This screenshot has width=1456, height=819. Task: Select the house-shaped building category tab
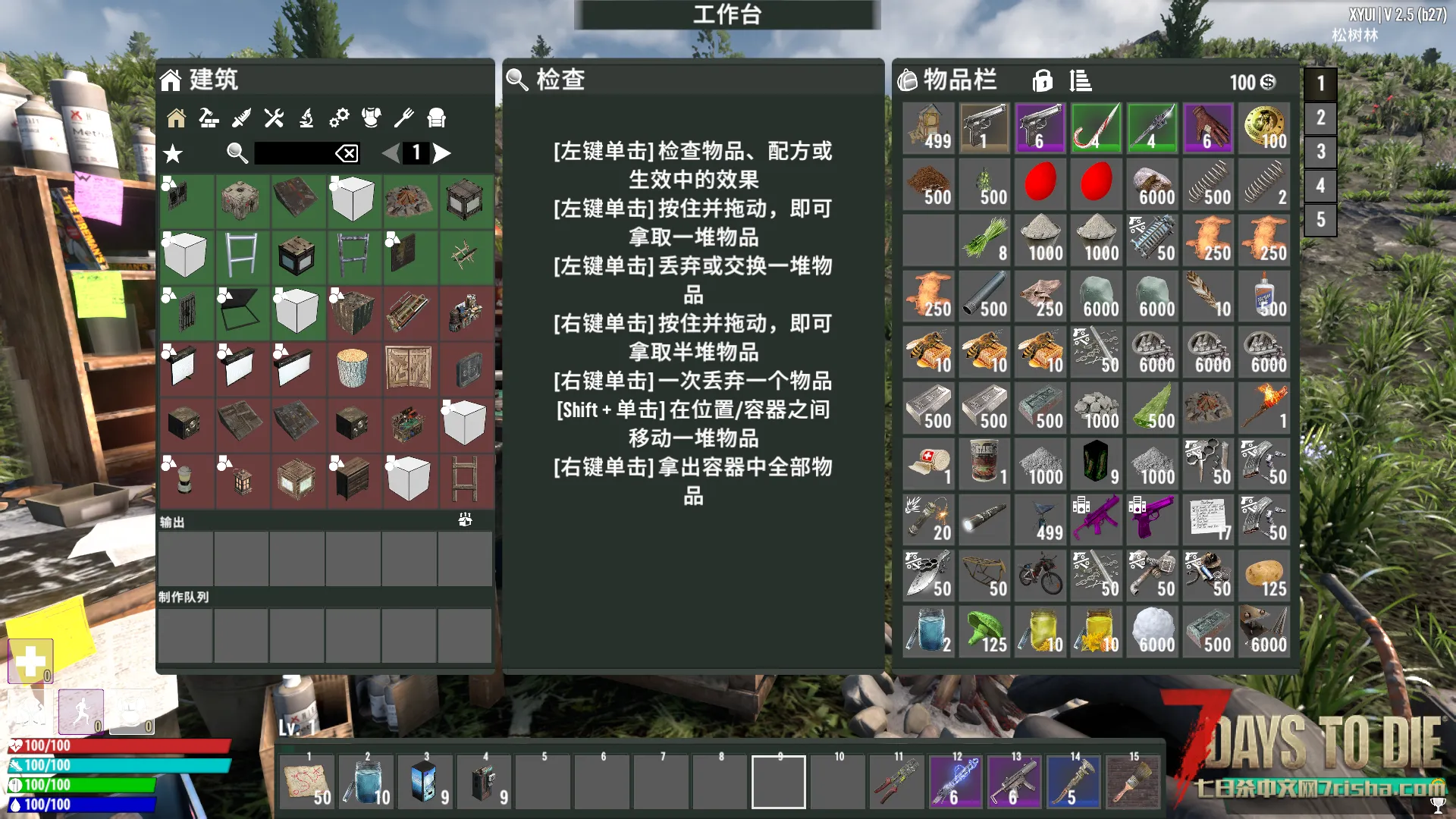point(177,118)
